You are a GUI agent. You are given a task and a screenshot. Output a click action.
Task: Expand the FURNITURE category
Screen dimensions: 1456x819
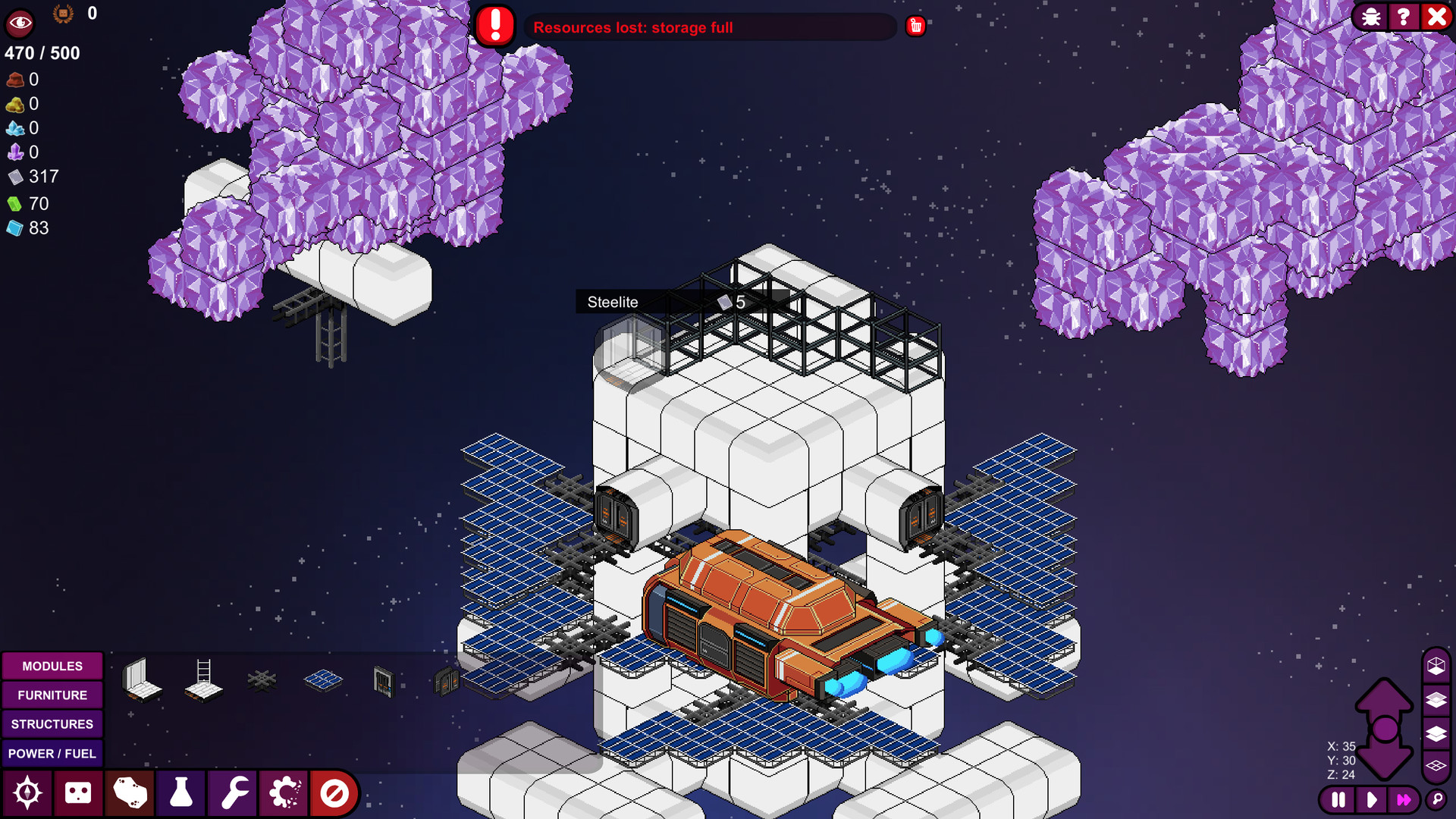52,695
